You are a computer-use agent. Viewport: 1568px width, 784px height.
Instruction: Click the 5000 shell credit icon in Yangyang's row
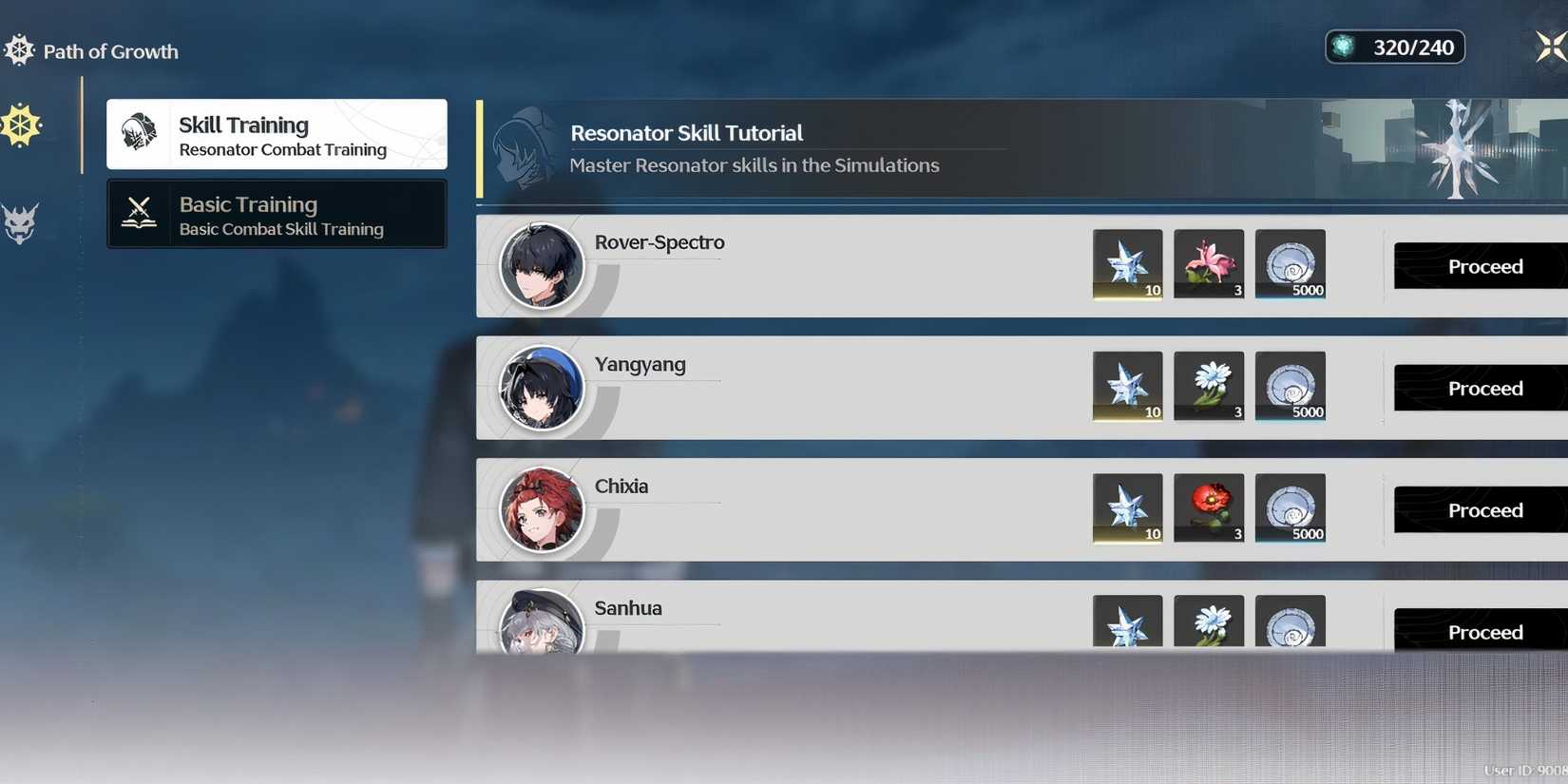click(x=1290, y=386)
